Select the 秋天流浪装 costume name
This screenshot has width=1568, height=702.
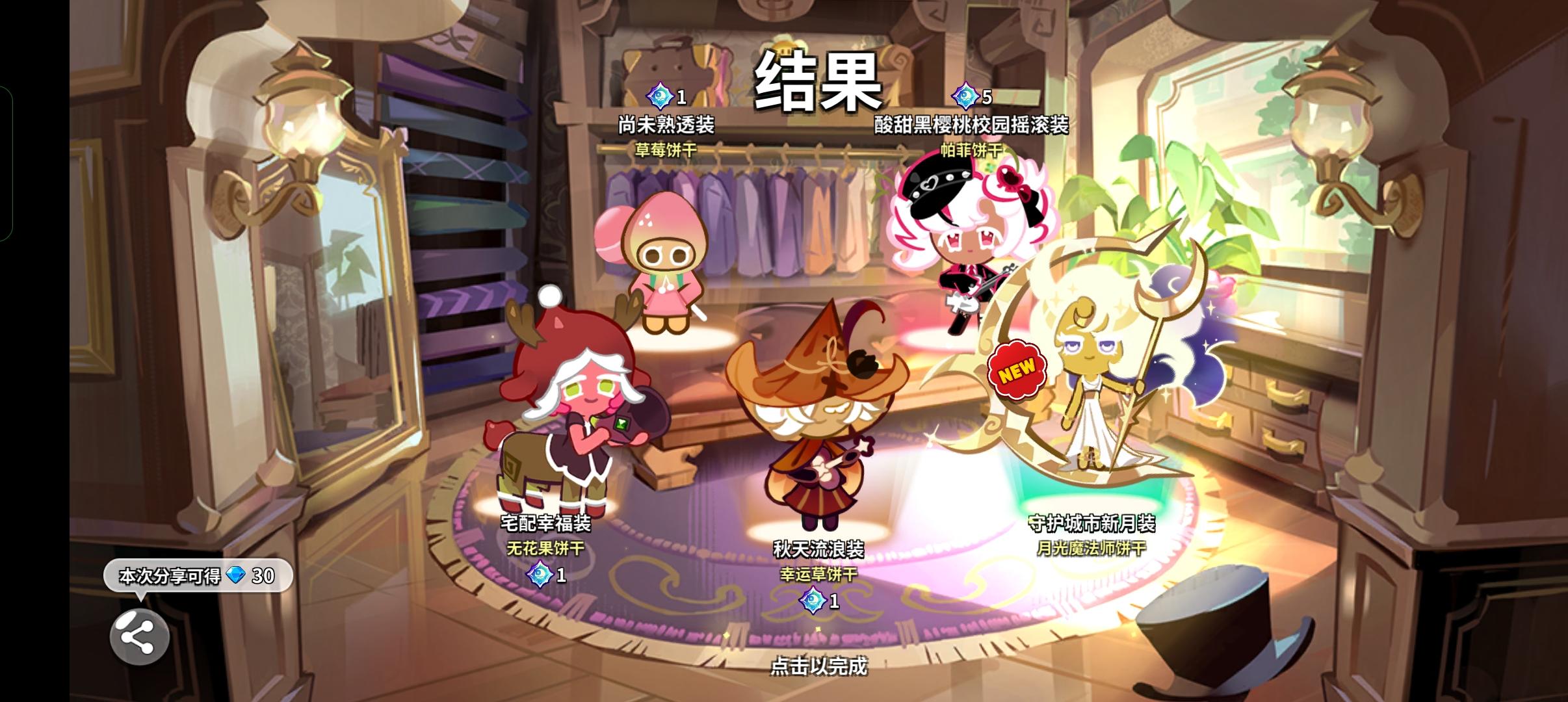pos(819,549)
